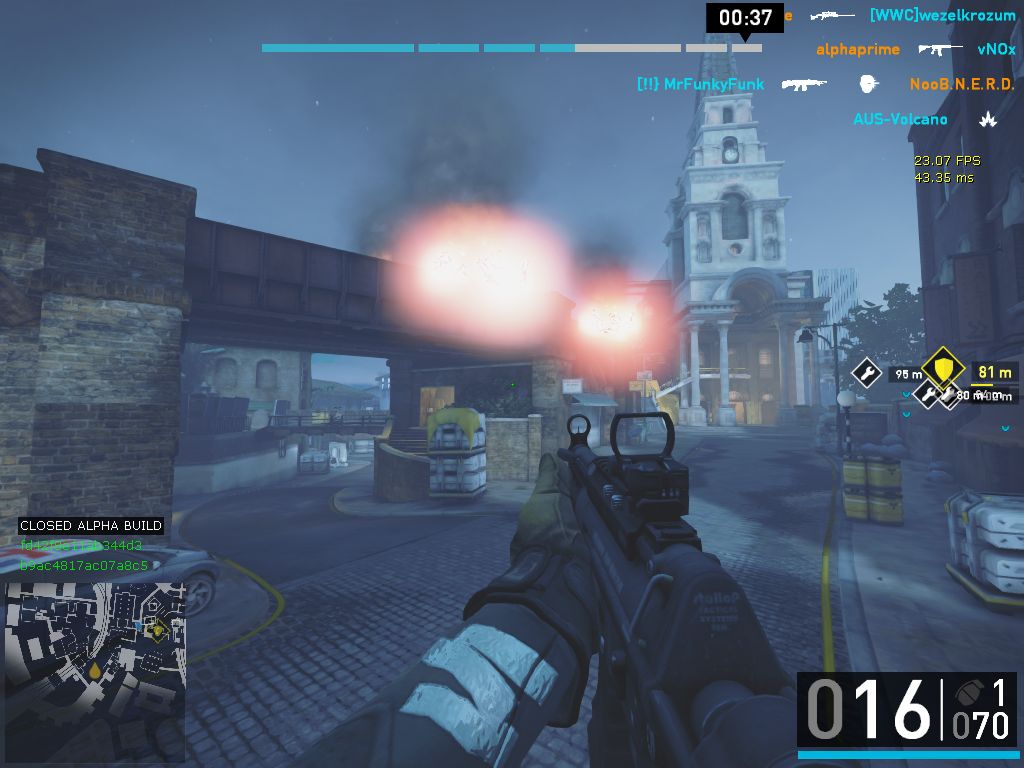Viewport: 1024px width, 768px height.
Task: Select the explosion icon beside AUS-Volcano
Action: pyautogui.click(x=987, y=119)
